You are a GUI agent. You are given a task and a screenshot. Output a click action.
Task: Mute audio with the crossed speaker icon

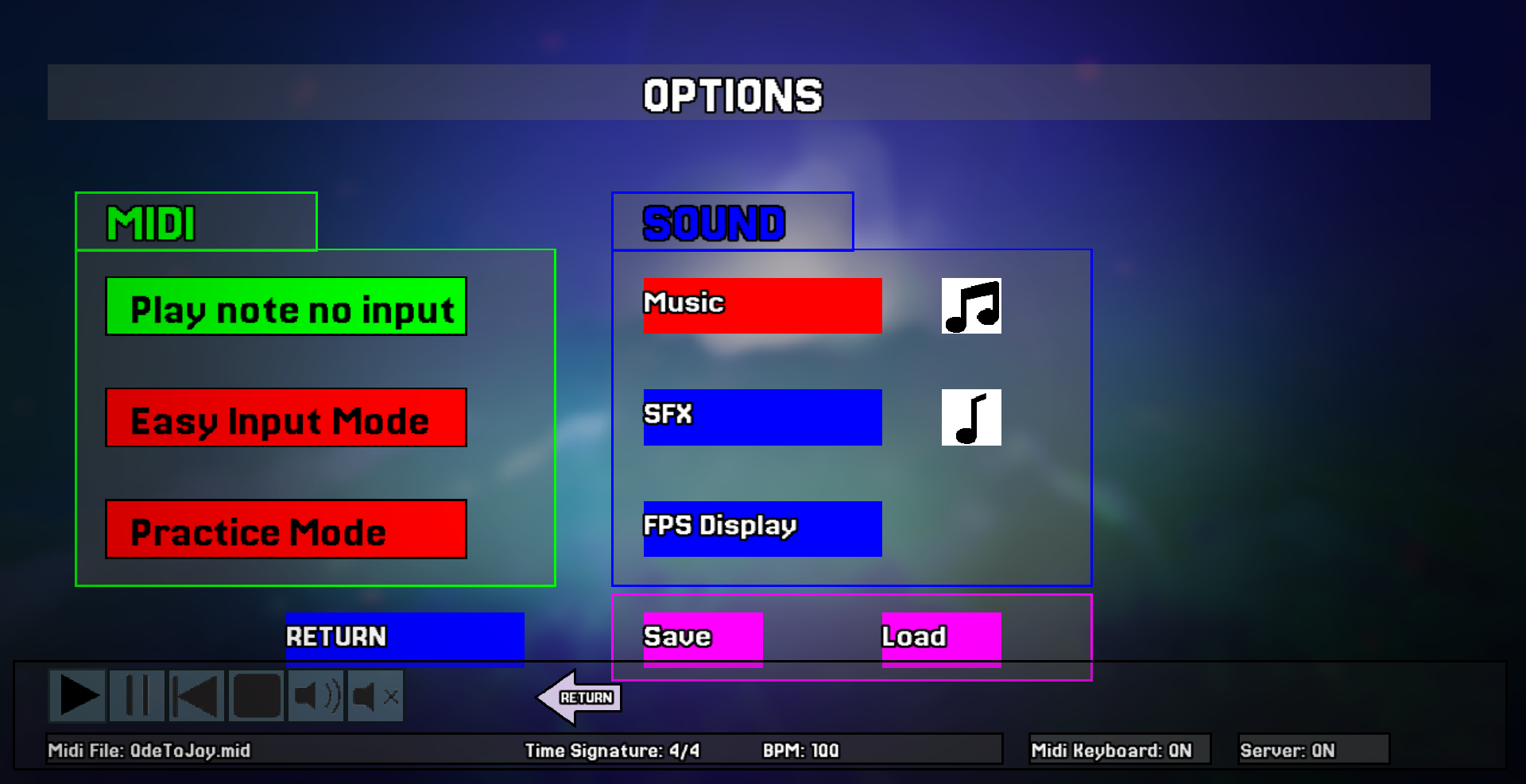tap(375, 696)
